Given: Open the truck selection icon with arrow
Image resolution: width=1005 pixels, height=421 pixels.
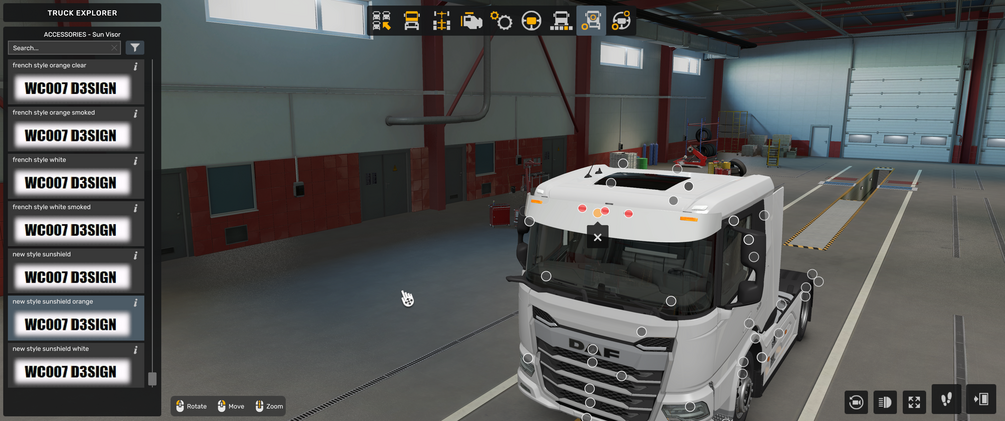Looking at the screenshot, I should (x=381, y=21).
